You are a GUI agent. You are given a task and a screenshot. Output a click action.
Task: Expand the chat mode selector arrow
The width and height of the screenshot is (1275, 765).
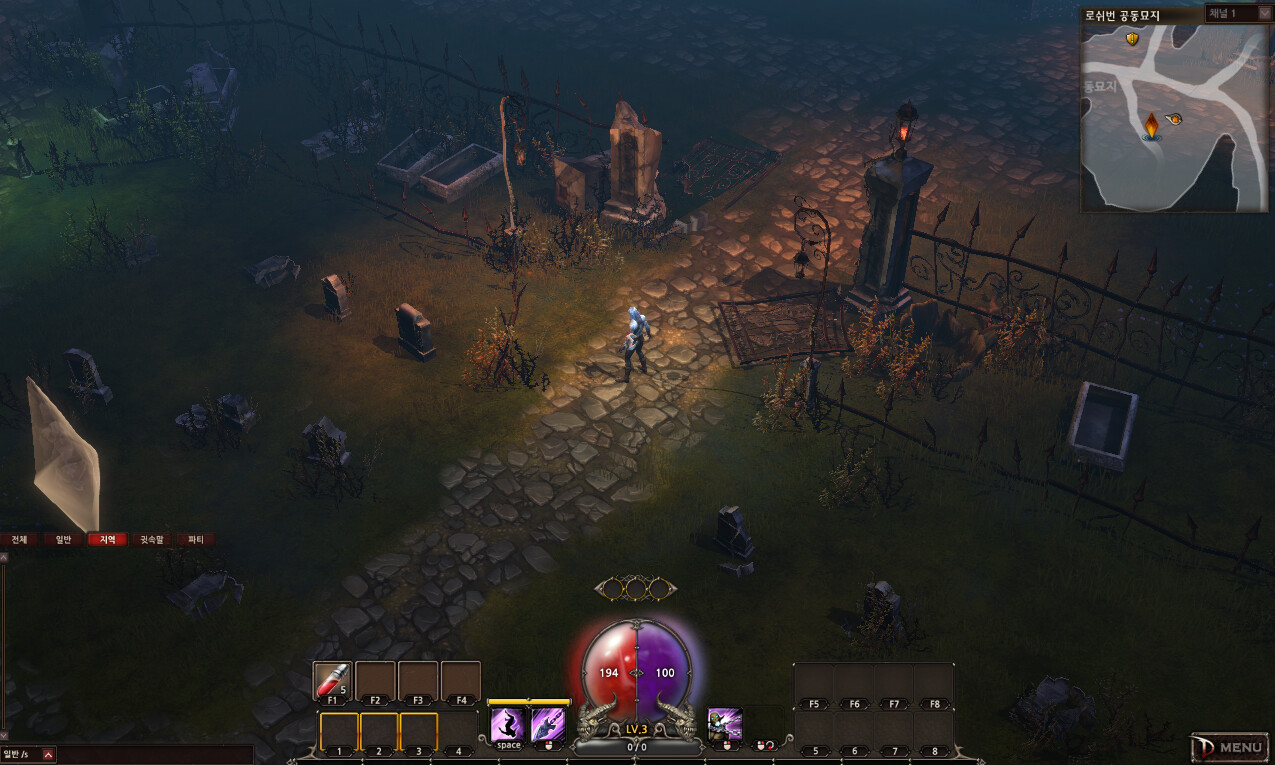coord(48,754)
